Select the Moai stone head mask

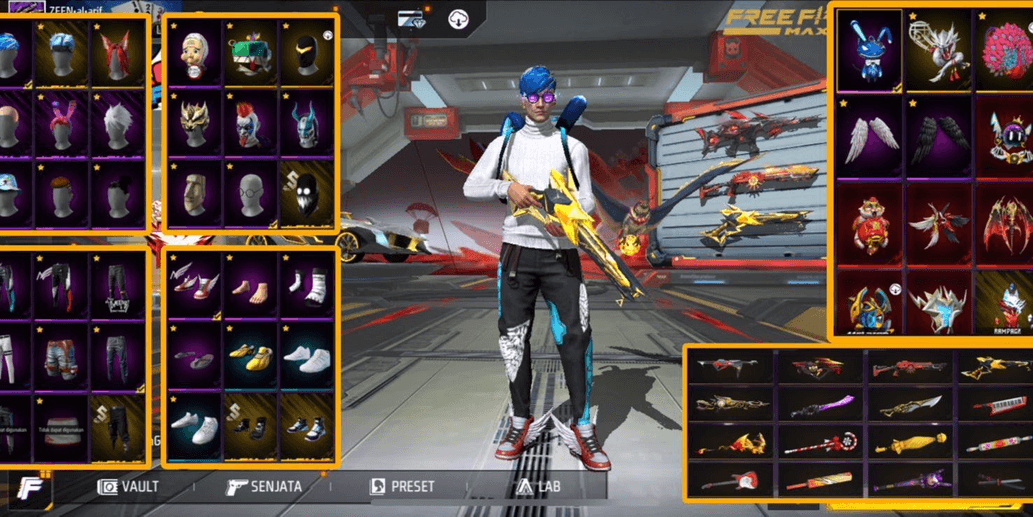click(195, 194)
